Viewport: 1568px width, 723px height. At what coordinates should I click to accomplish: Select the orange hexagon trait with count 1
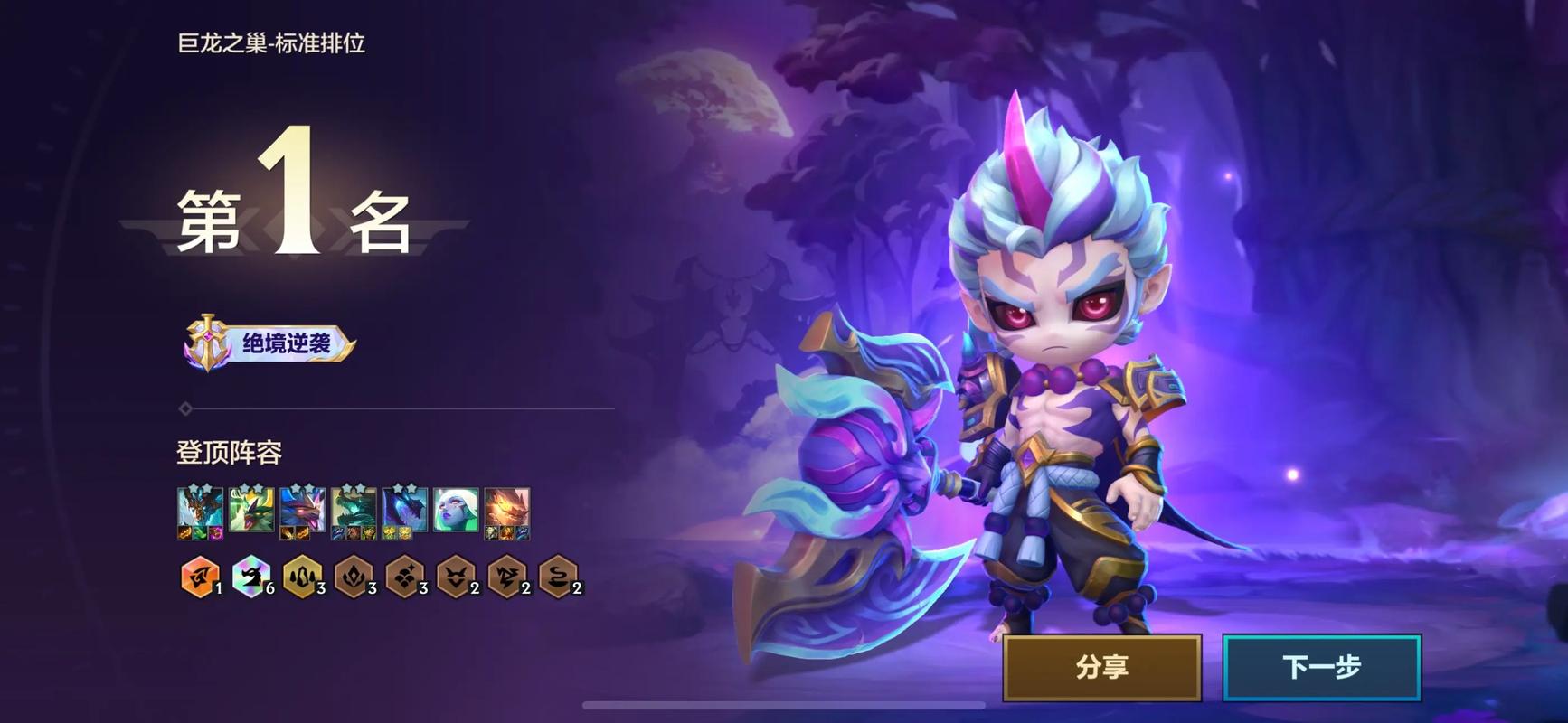(199, 577)
